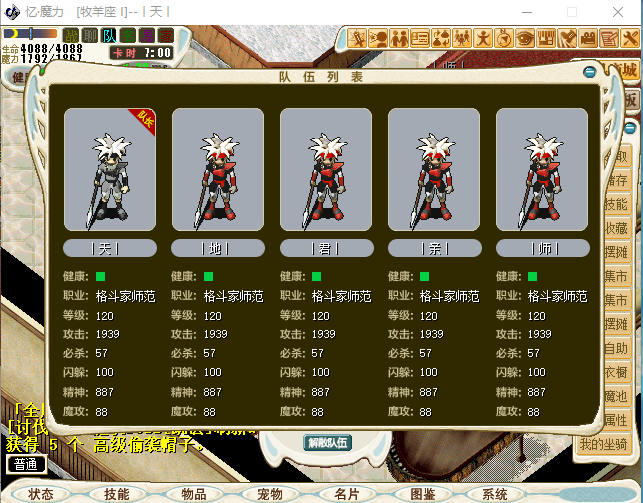Open the 物品 items tab

tap(193, 494)
